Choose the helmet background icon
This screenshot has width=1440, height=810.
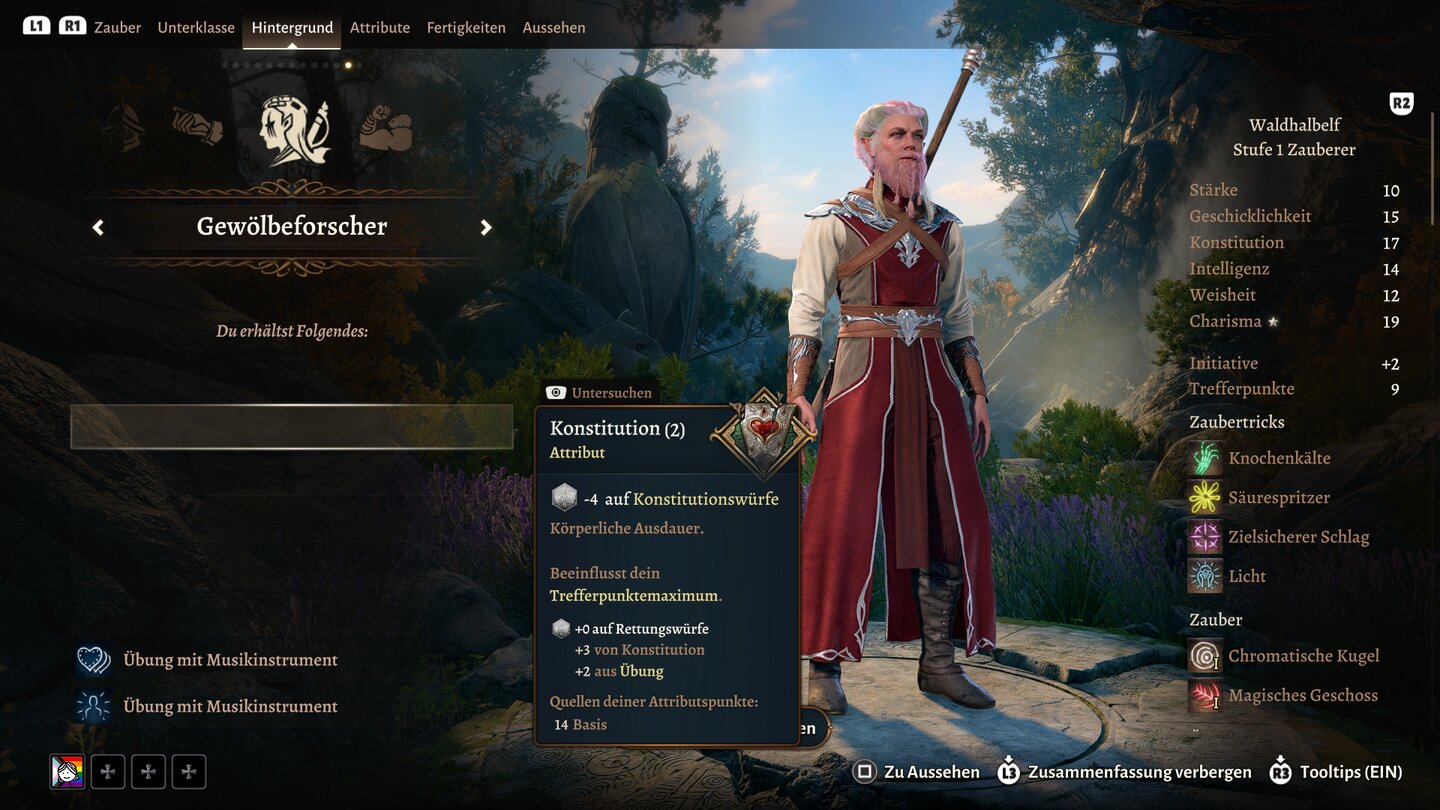[123, 129]
